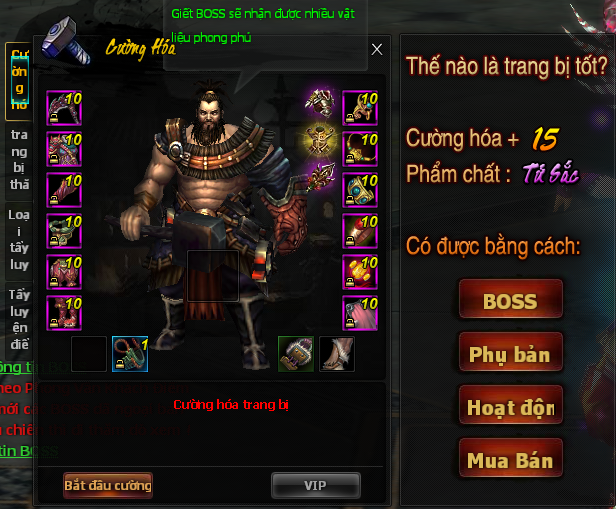
Task: Select the red boots equipment slot
Action: 64,313
